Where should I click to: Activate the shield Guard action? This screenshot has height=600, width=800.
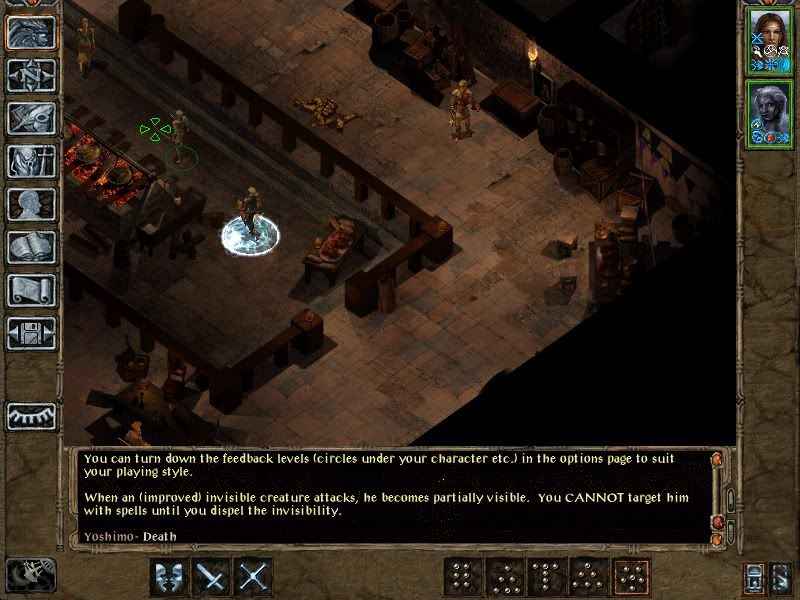point(170,577)
